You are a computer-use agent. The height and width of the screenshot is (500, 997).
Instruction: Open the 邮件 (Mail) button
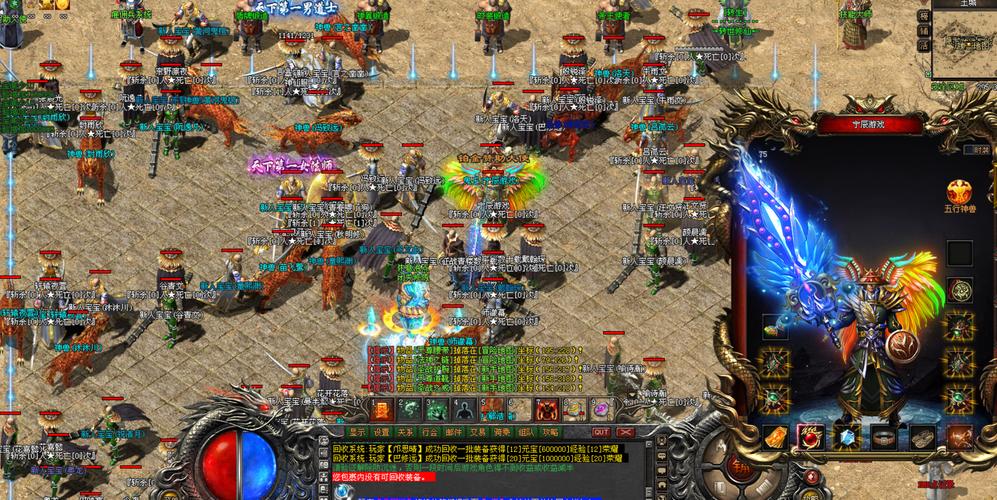coord(453,432)
